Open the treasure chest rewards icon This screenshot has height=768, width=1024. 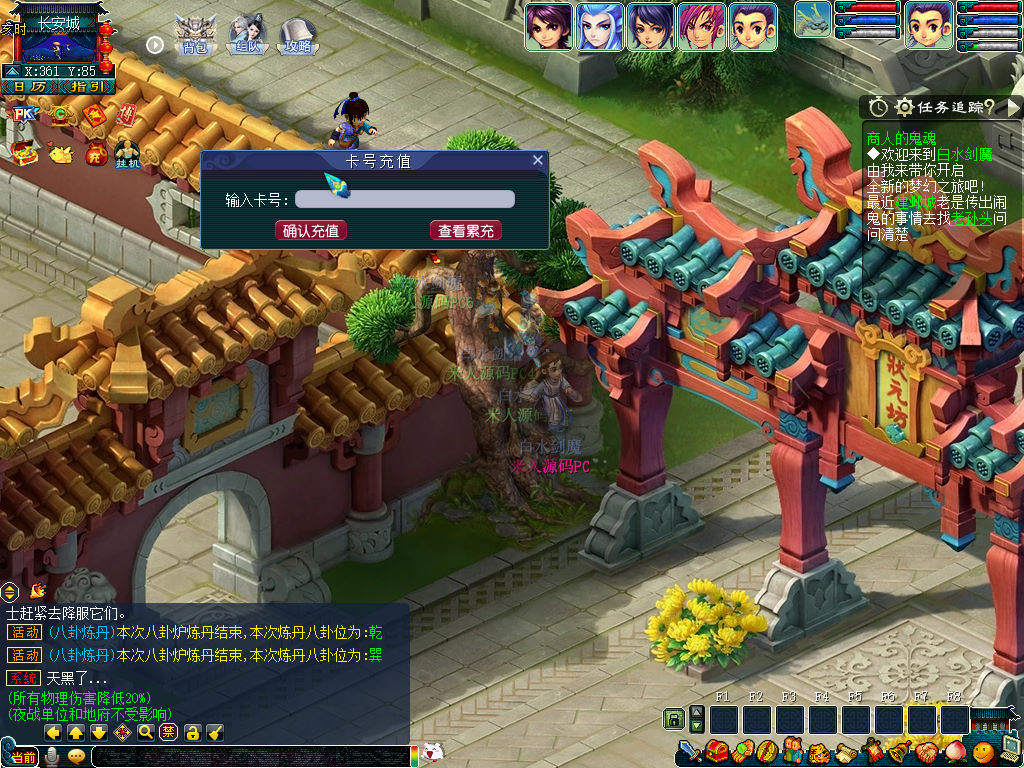[x=24, y=153]
